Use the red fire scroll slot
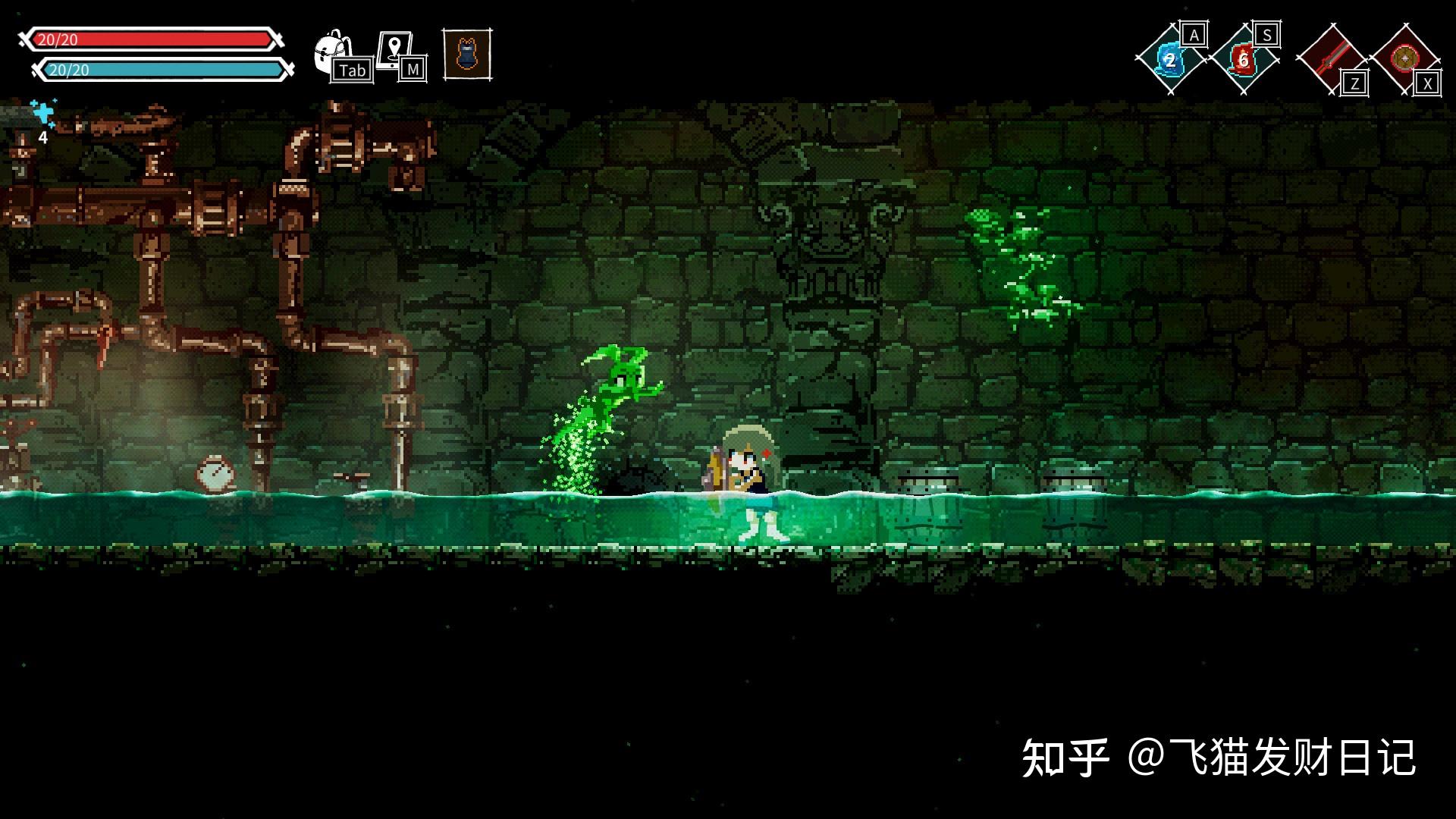Viewport: 1456px width, 819px height. 1243,59
